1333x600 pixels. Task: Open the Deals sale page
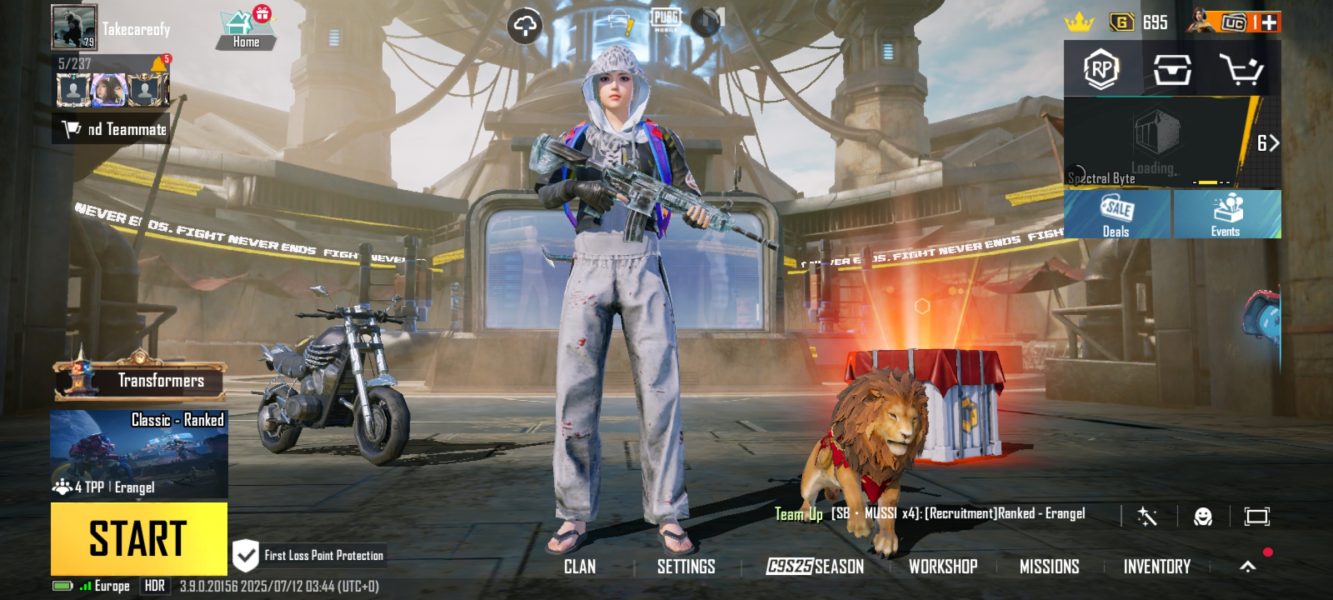(x=1116, y=214)
